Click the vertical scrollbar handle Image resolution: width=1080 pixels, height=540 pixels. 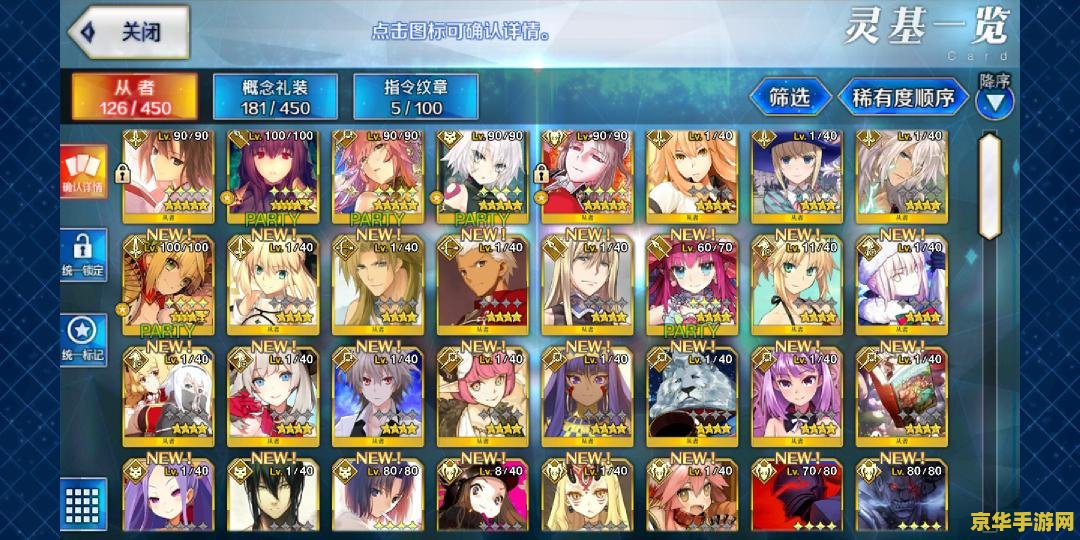[989, 185]
